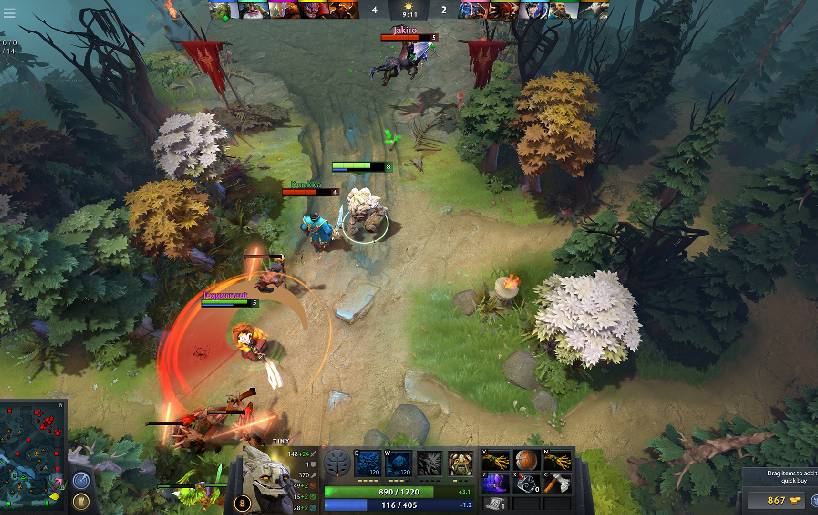The image size is (818, 515).
Task: Select the Tree Grab ability icon
Action: point(429,462)
